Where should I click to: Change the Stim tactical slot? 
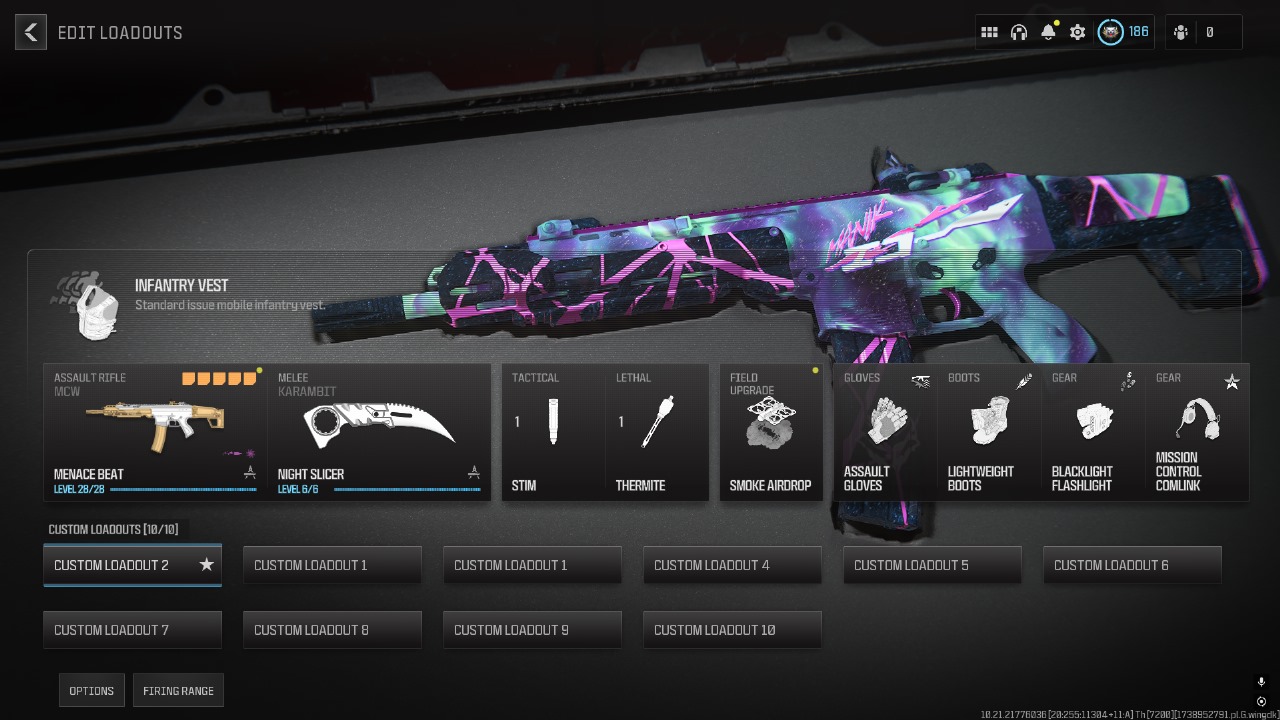[553, 432]
